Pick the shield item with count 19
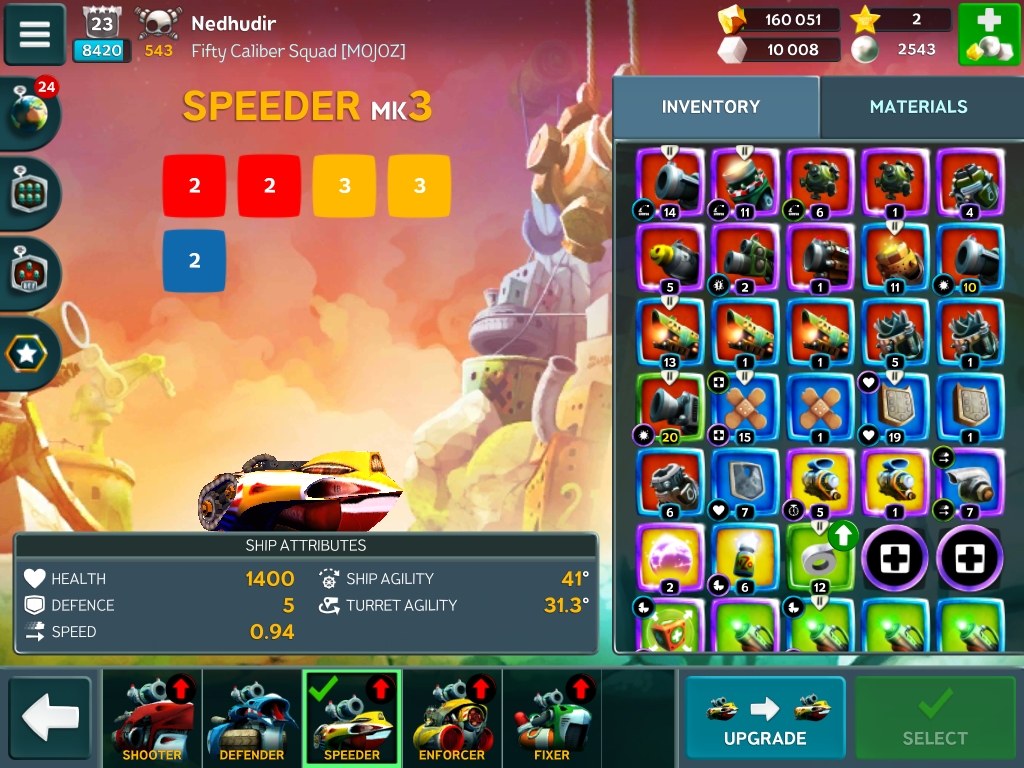The height and width of the screenshot is (768, 1024). tap(894, 408)
